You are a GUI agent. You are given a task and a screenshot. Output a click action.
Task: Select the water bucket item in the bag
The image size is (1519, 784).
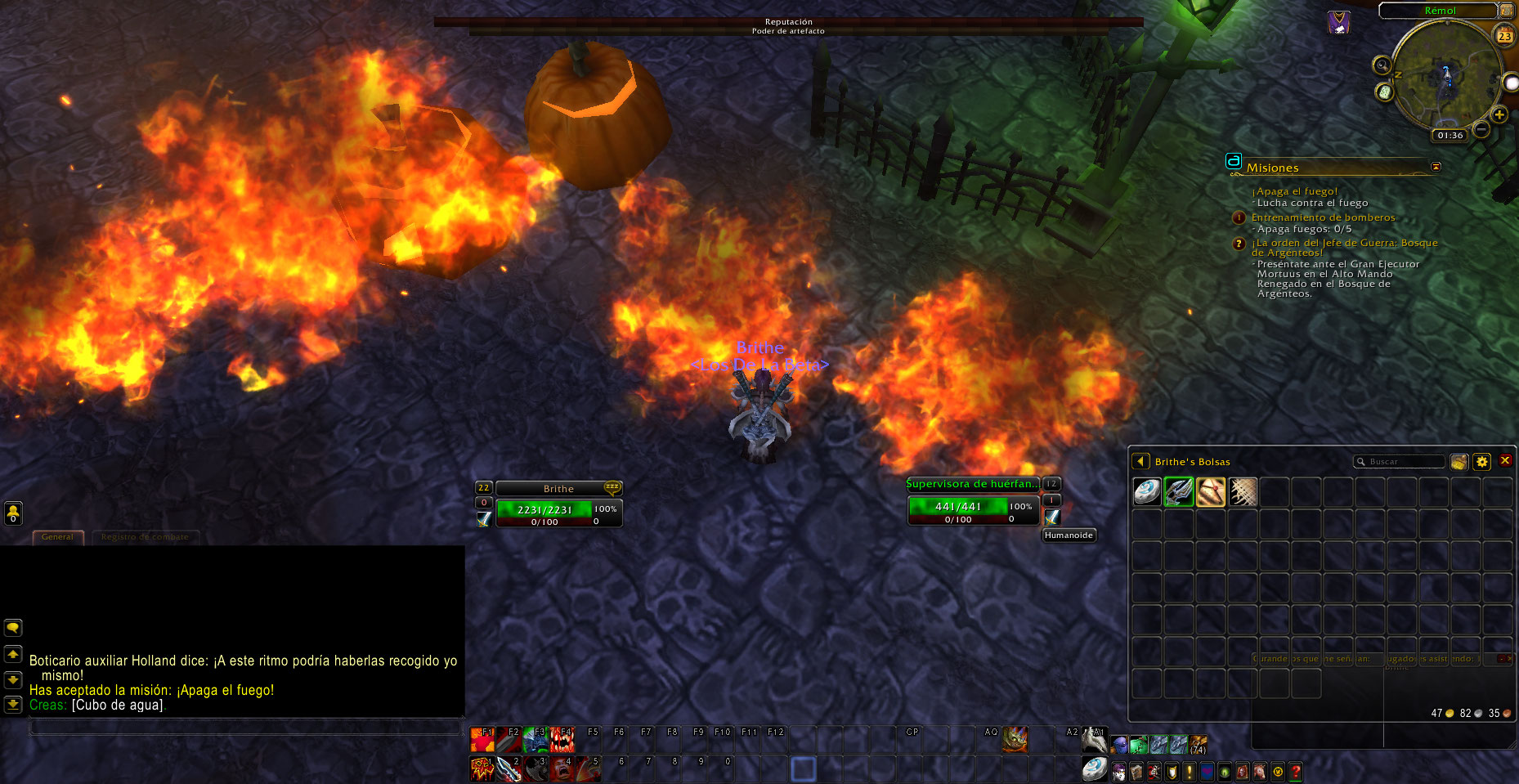click(1147, 492)
